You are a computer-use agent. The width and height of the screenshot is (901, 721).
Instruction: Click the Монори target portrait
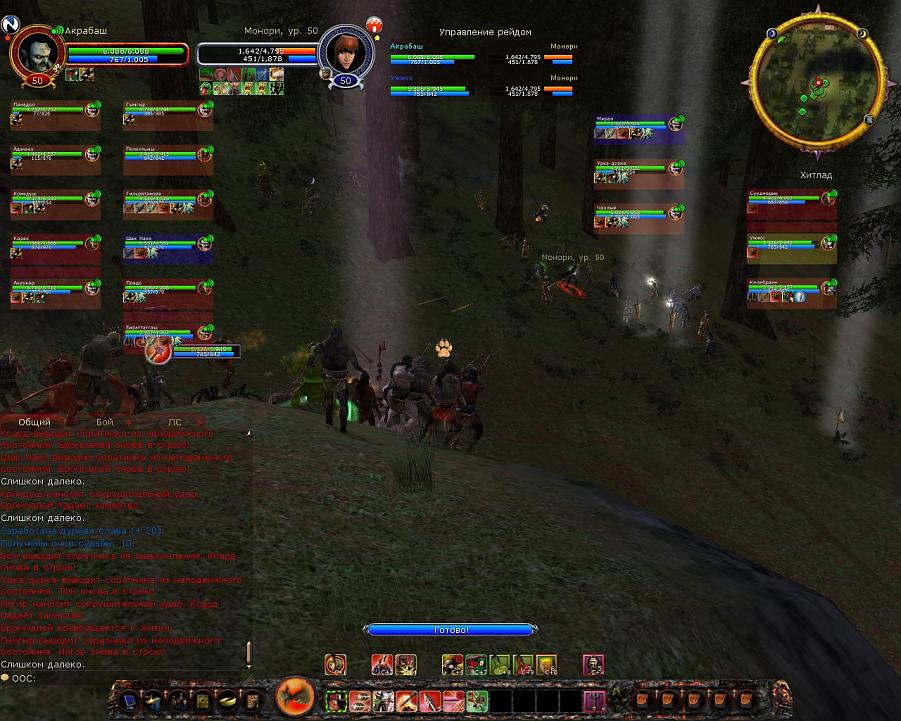345,56
